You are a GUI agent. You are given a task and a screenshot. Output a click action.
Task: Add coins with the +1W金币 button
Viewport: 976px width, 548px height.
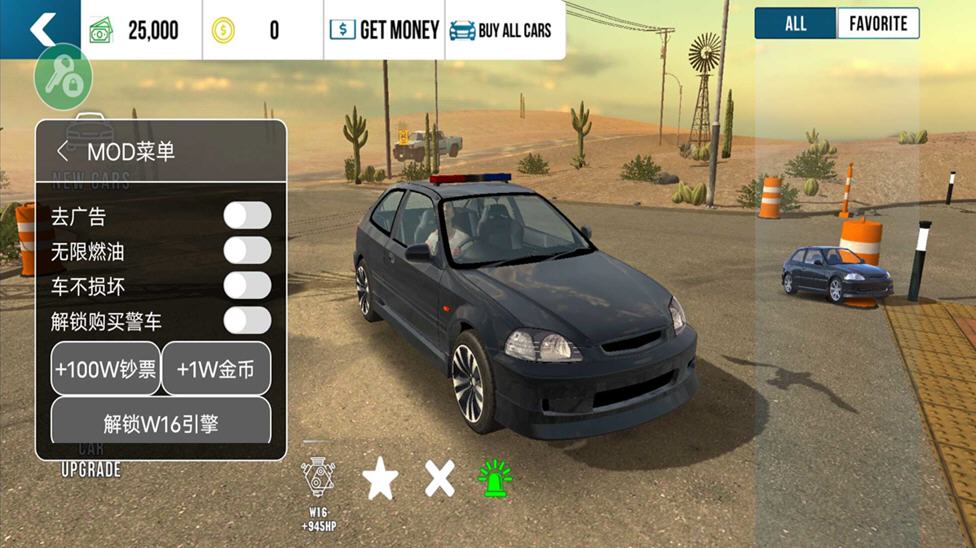pyautogui.click(x=216, y=369)
